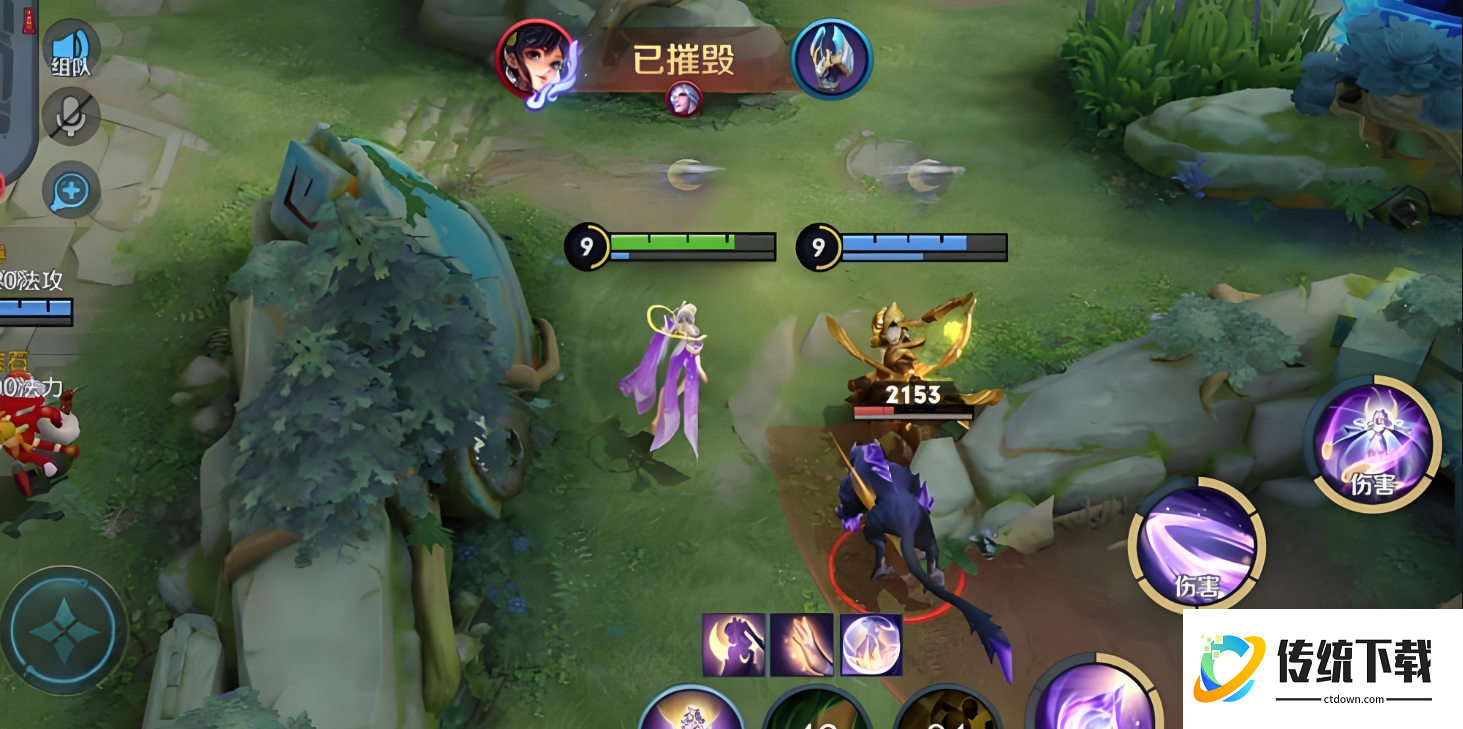Cast the 伤害 skill with the purple slash
This screenshot has height=729, width=1463.
tap(1197, 545)
